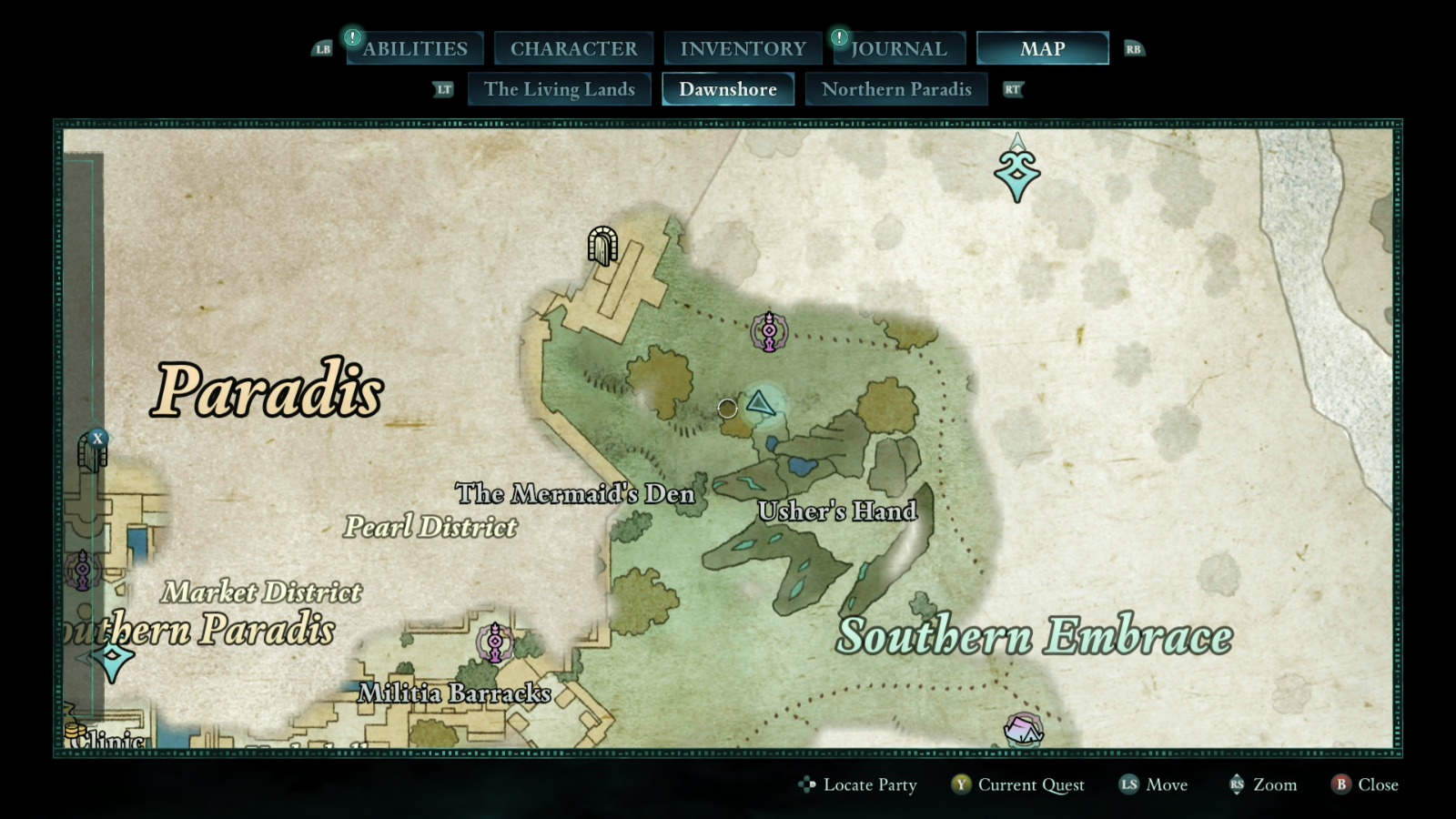Select the gate icon north of Mermaid's Den
1456x819 pixels.
point(602,246)
